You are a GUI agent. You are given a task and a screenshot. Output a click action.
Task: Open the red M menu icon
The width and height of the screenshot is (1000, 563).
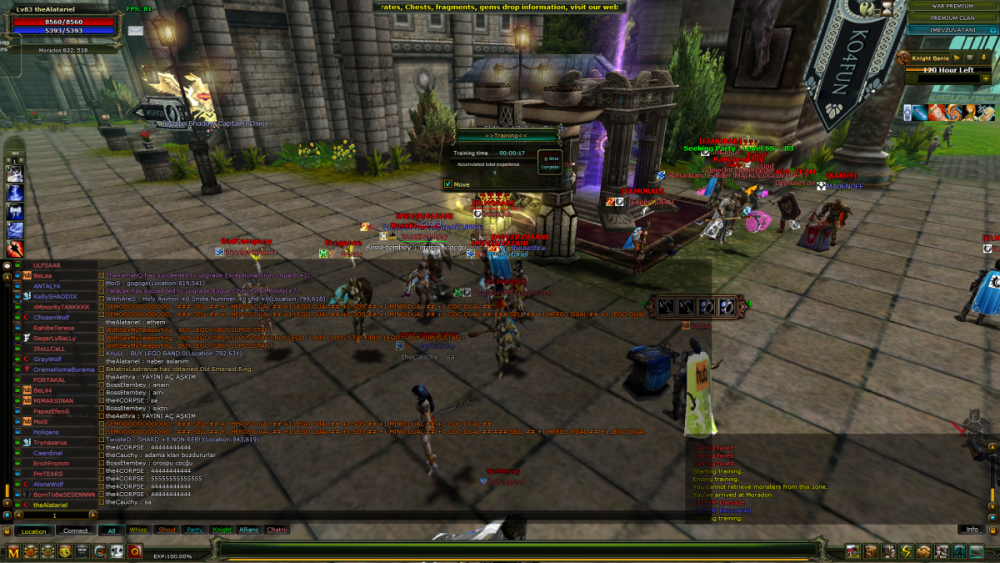tap(14, 552)
